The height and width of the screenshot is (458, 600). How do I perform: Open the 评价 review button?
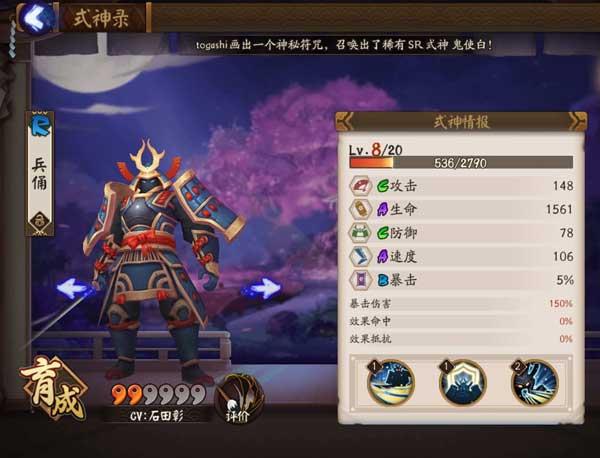click(x=238, y=395)
